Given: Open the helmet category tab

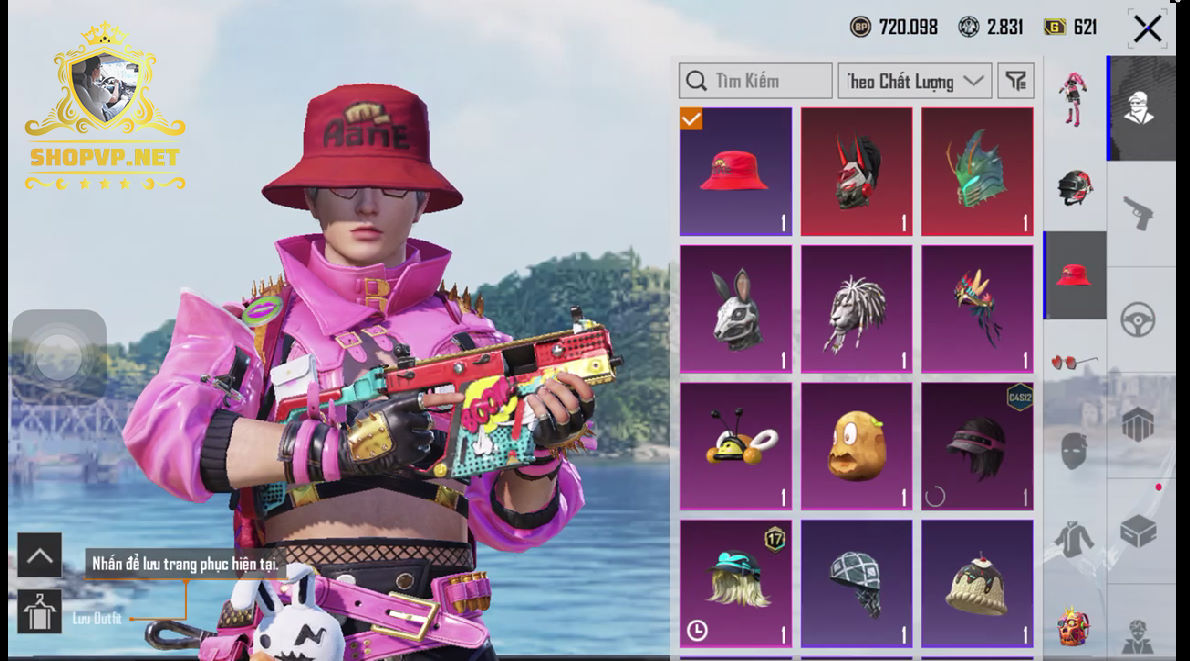Looking at the screenshot, I should pyautogui.click(x=1075, y=187).
